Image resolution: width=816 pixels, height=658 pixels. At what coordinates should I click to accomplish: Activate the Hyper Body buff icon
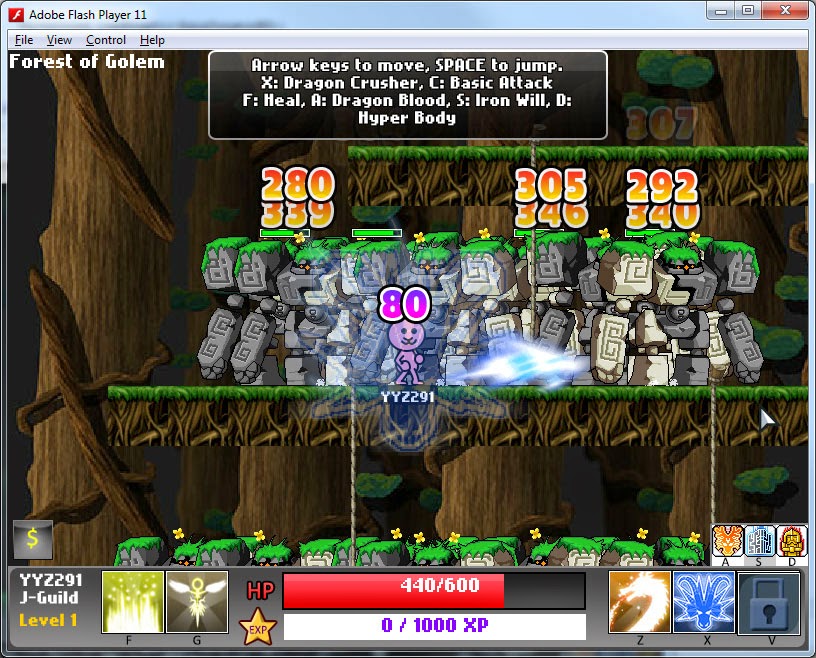792,540
